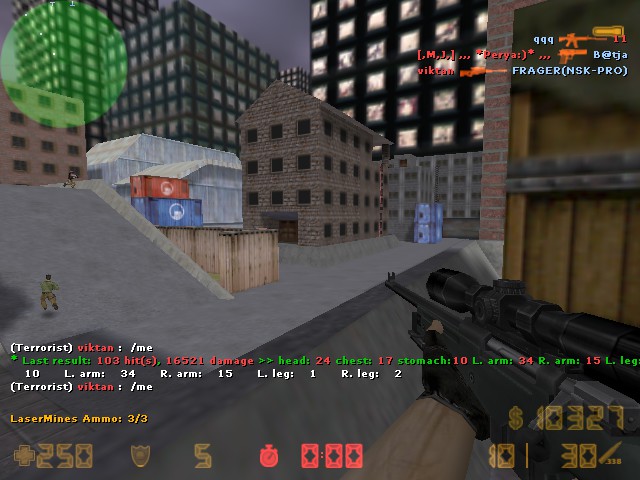The height and width of the screenshot is (480, 640).
Task: Click the round timer stopwatch icon
Action: [269, 457]
